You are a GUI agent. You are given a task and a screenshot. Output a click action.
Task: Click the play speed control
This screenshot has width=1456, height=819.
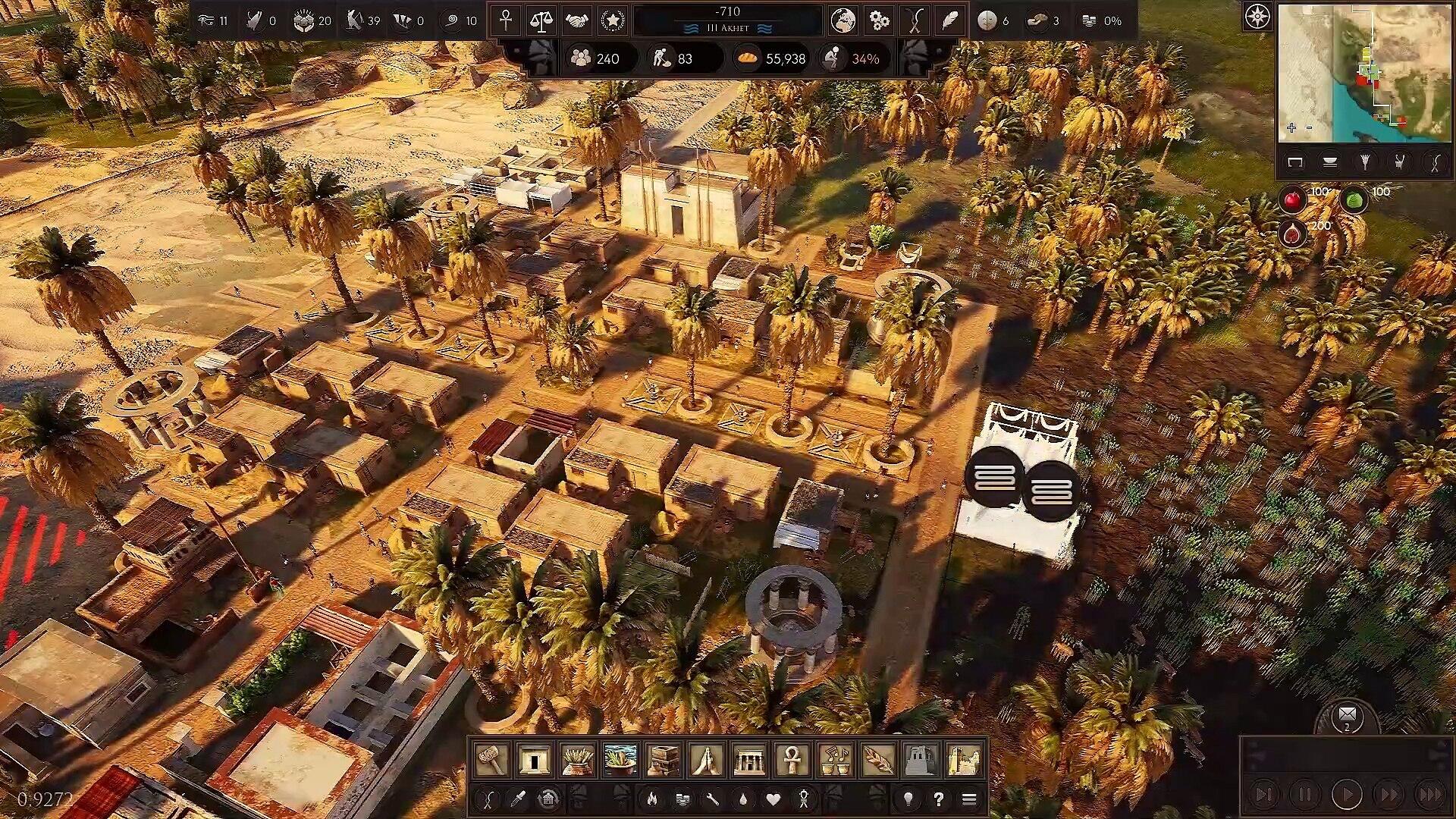click(1347, 795)
